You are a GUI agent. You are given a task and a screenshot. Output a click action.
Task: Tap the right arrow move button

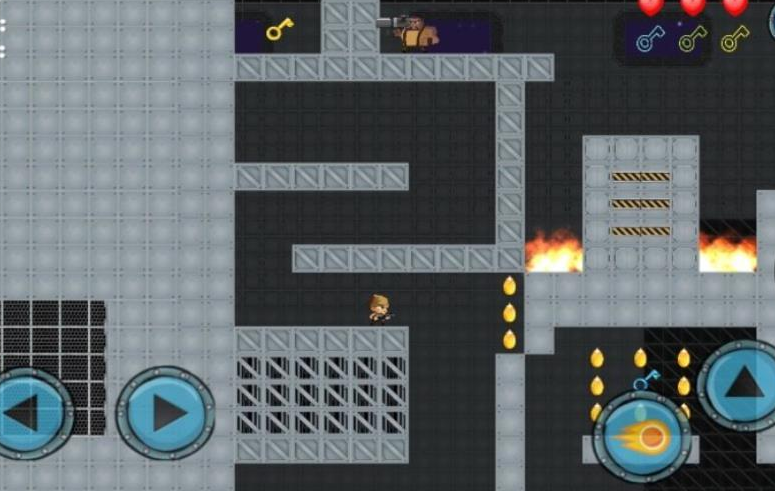166,413
